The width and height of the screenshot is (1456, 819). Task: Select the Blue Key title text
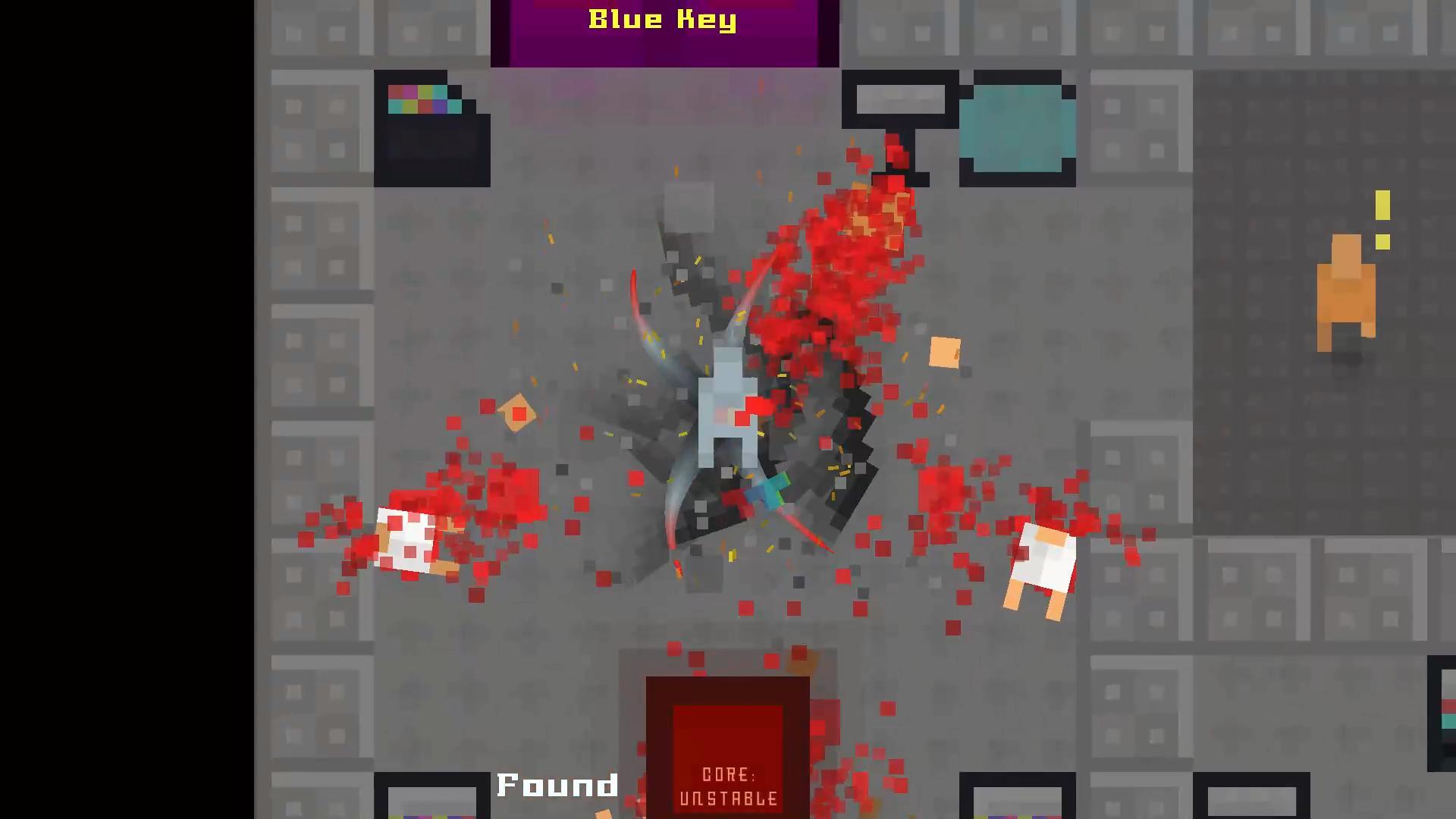pyautogui.click(x=662, y=20)
